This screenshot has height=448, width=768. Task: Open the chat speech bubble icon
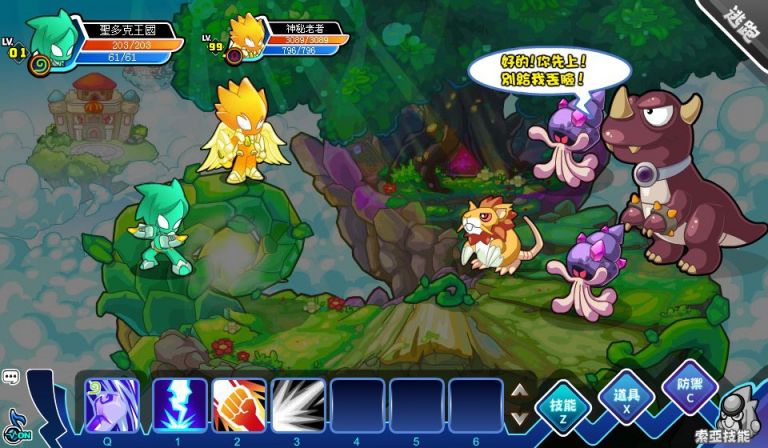click(11, 377)
